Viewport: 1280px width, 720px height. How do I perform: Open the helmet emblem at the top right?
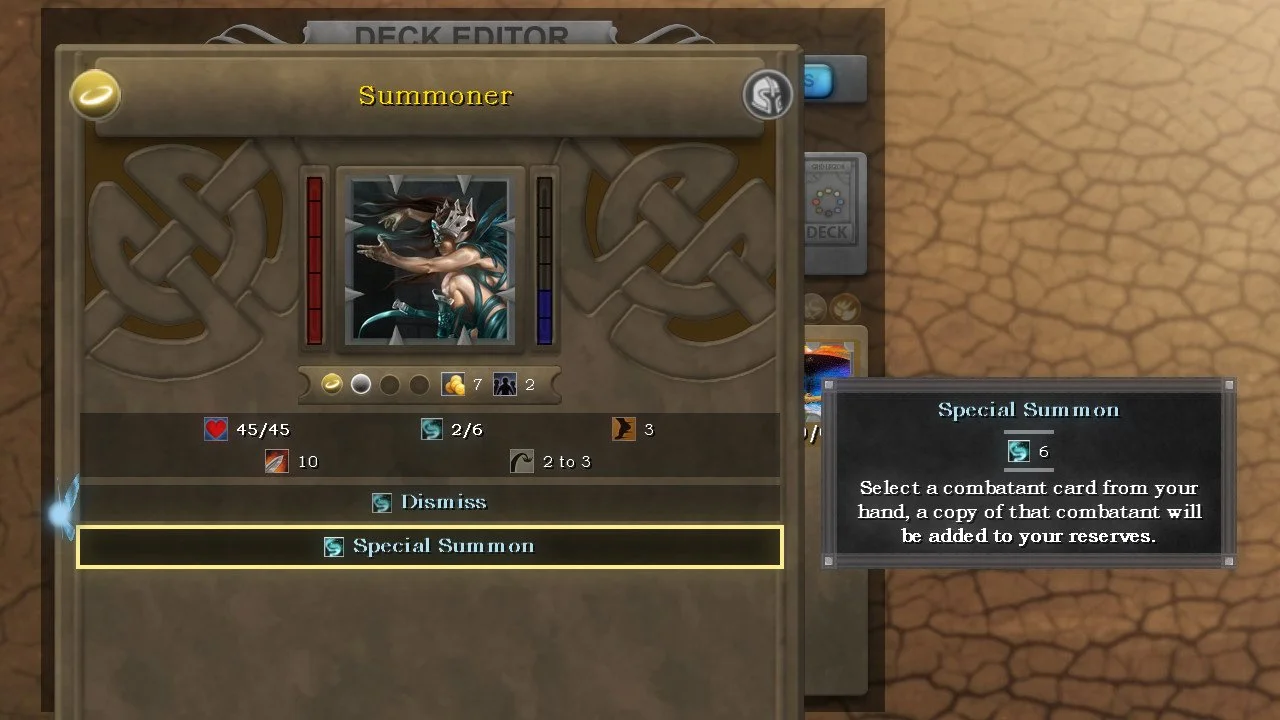(x=769, y=95)
